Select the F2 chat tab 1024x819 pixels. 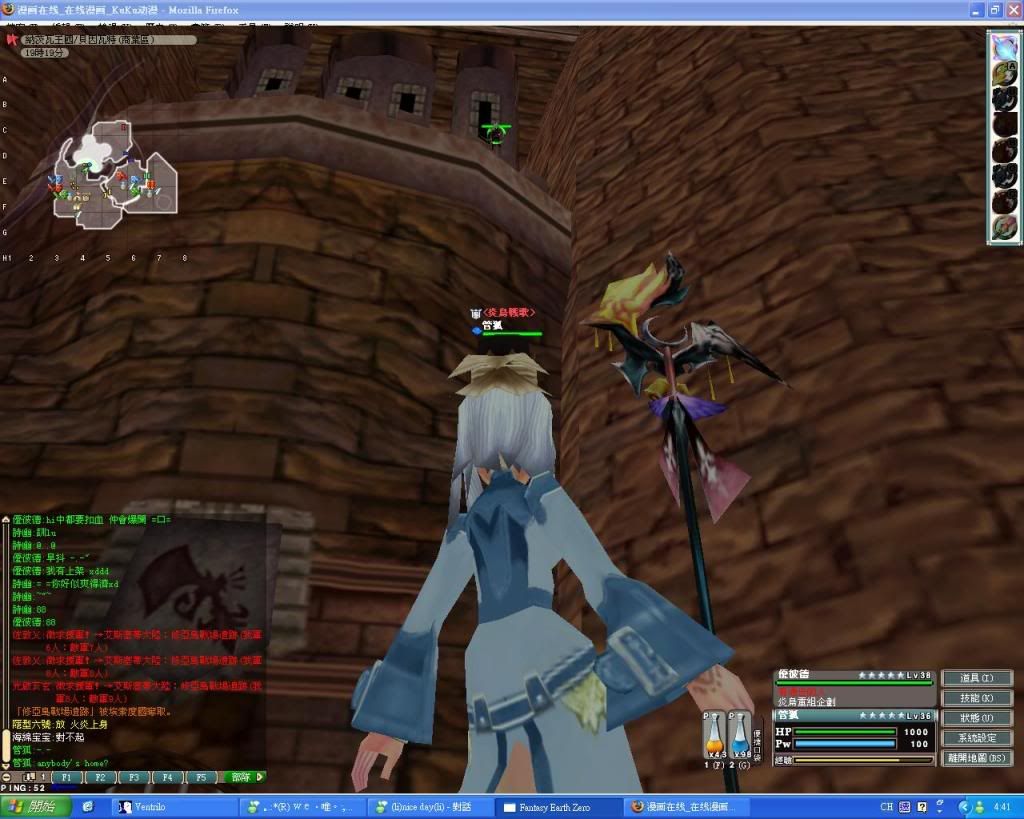click(x=101, y=777)
